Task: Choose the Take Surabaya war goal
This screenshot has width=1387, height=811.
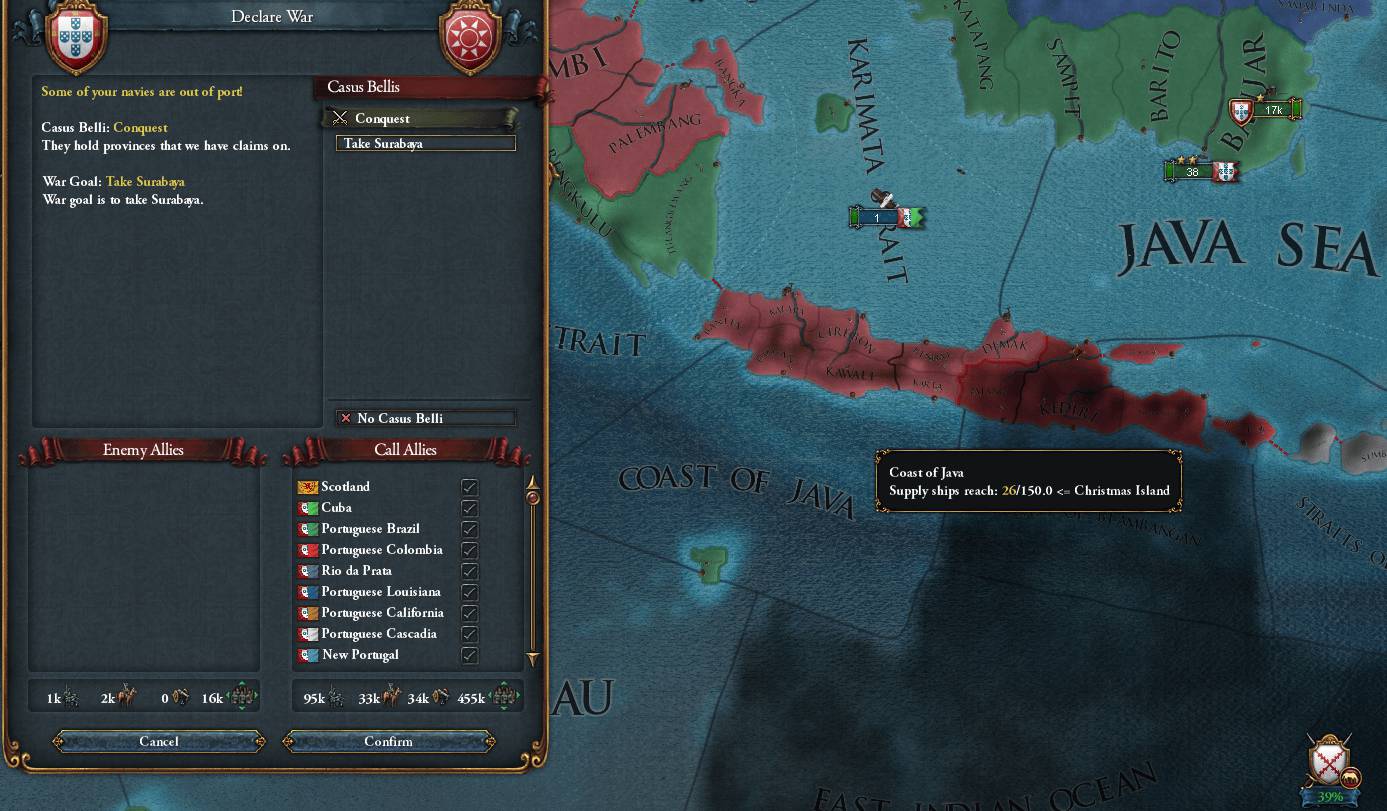Action: (426, 144)
